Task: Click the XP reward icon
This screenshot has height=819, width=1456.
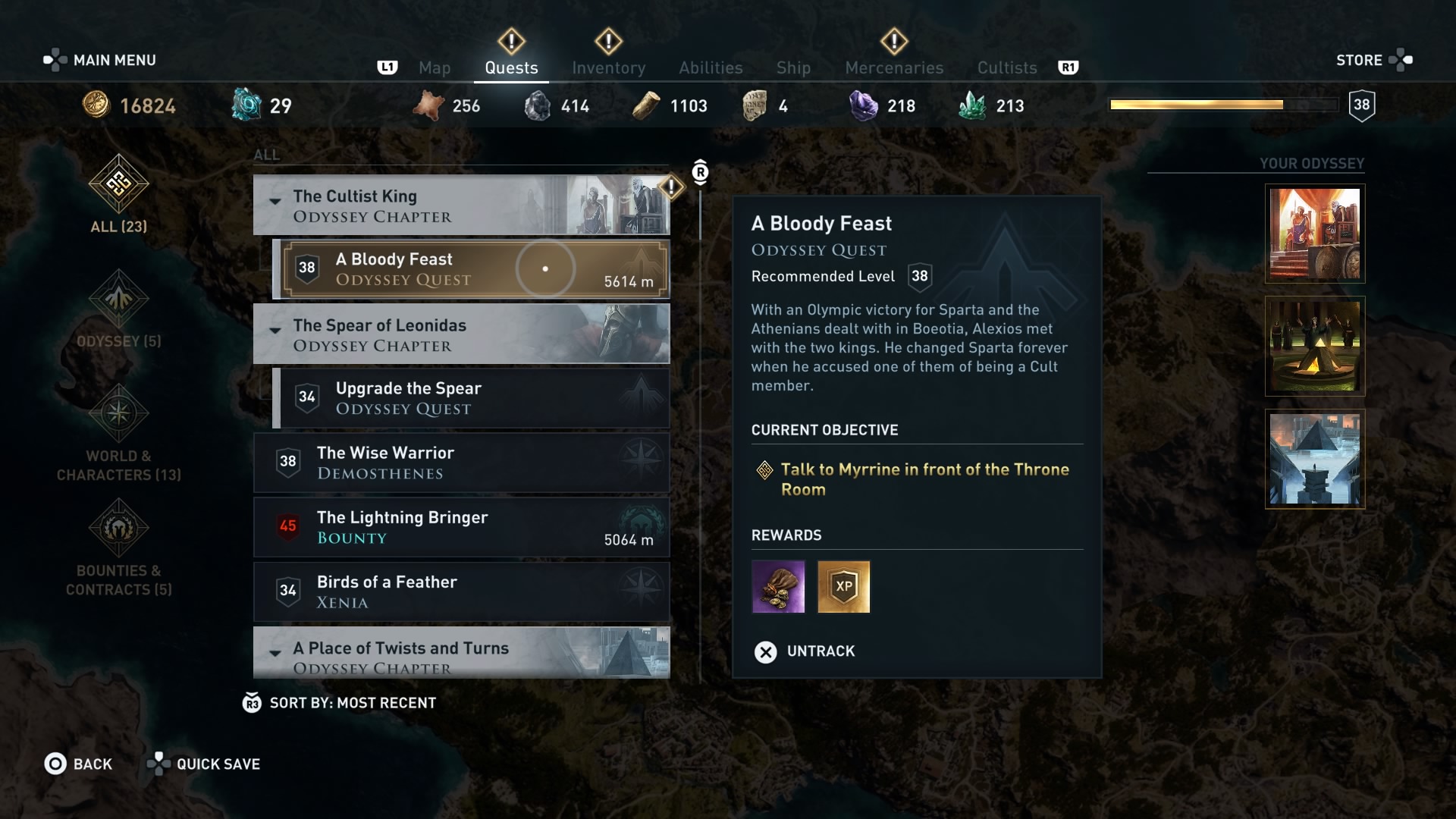Action: tap(844, 586)
